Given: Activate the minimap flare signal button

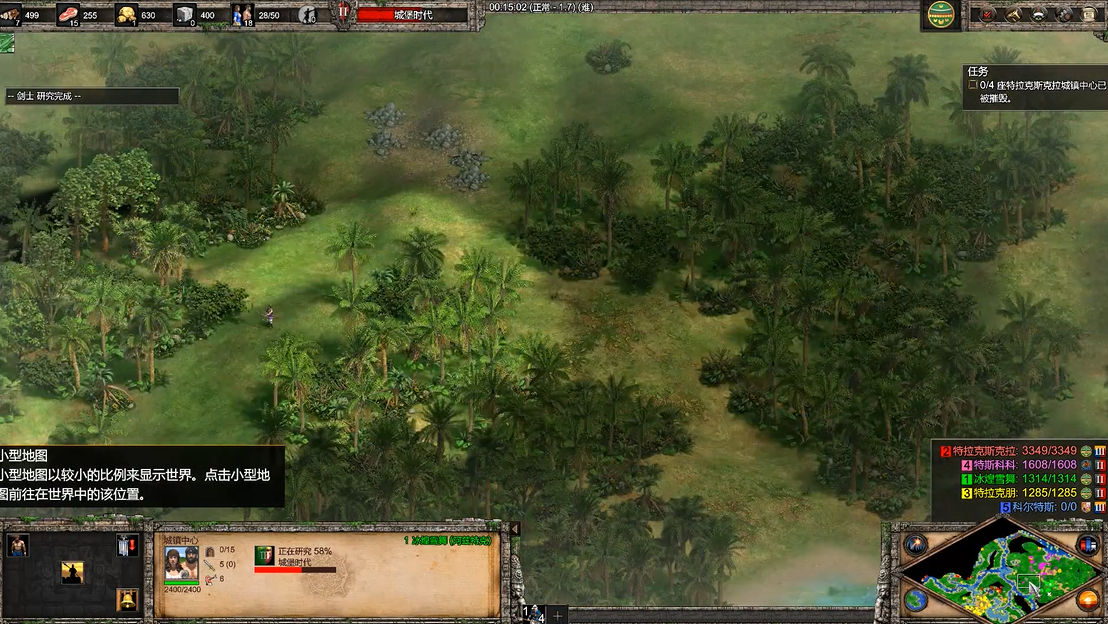Looking at the screenshot, I should pos(914,545).
